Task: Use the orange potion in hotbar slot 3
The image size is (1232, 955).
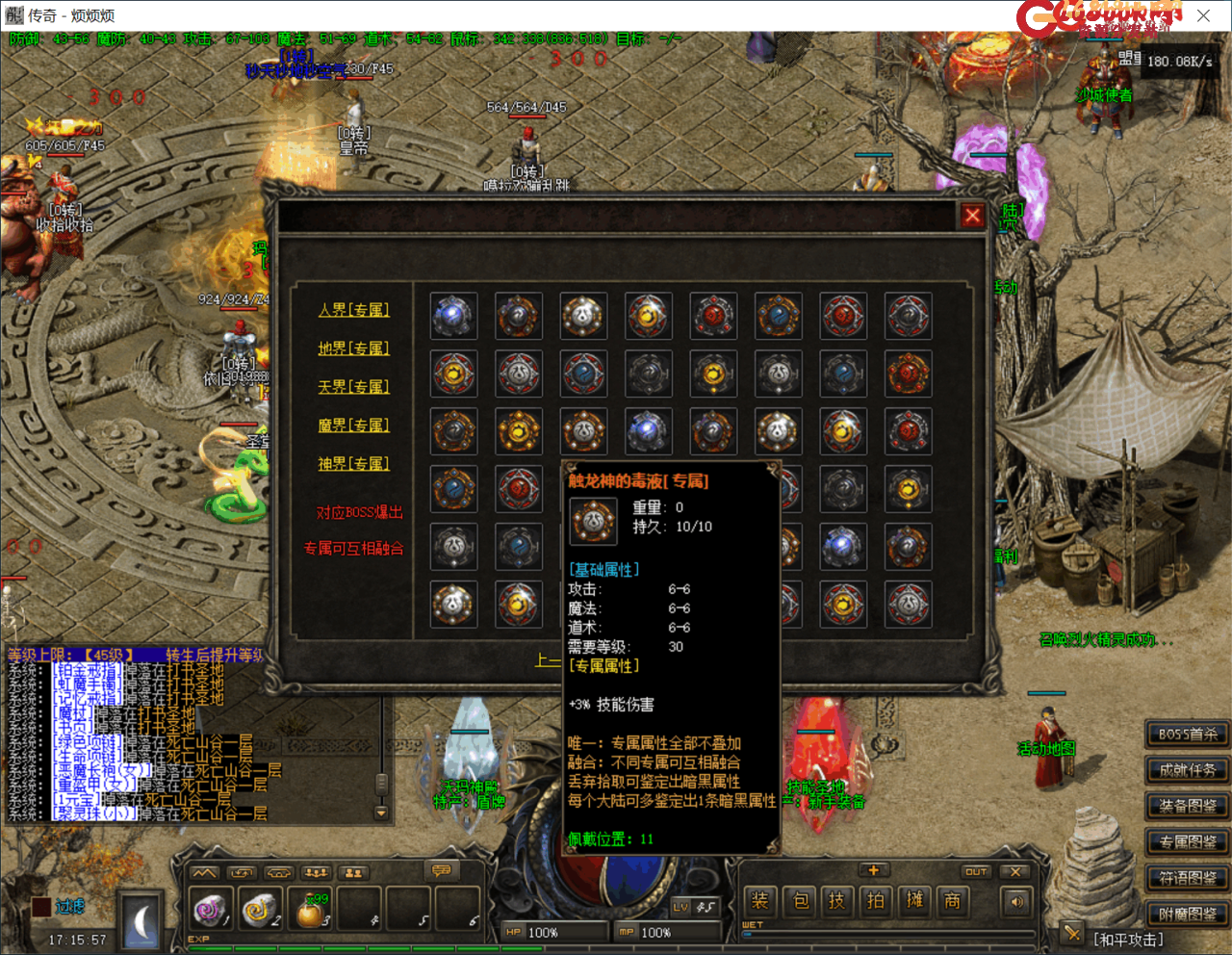Action: [310, 911]
